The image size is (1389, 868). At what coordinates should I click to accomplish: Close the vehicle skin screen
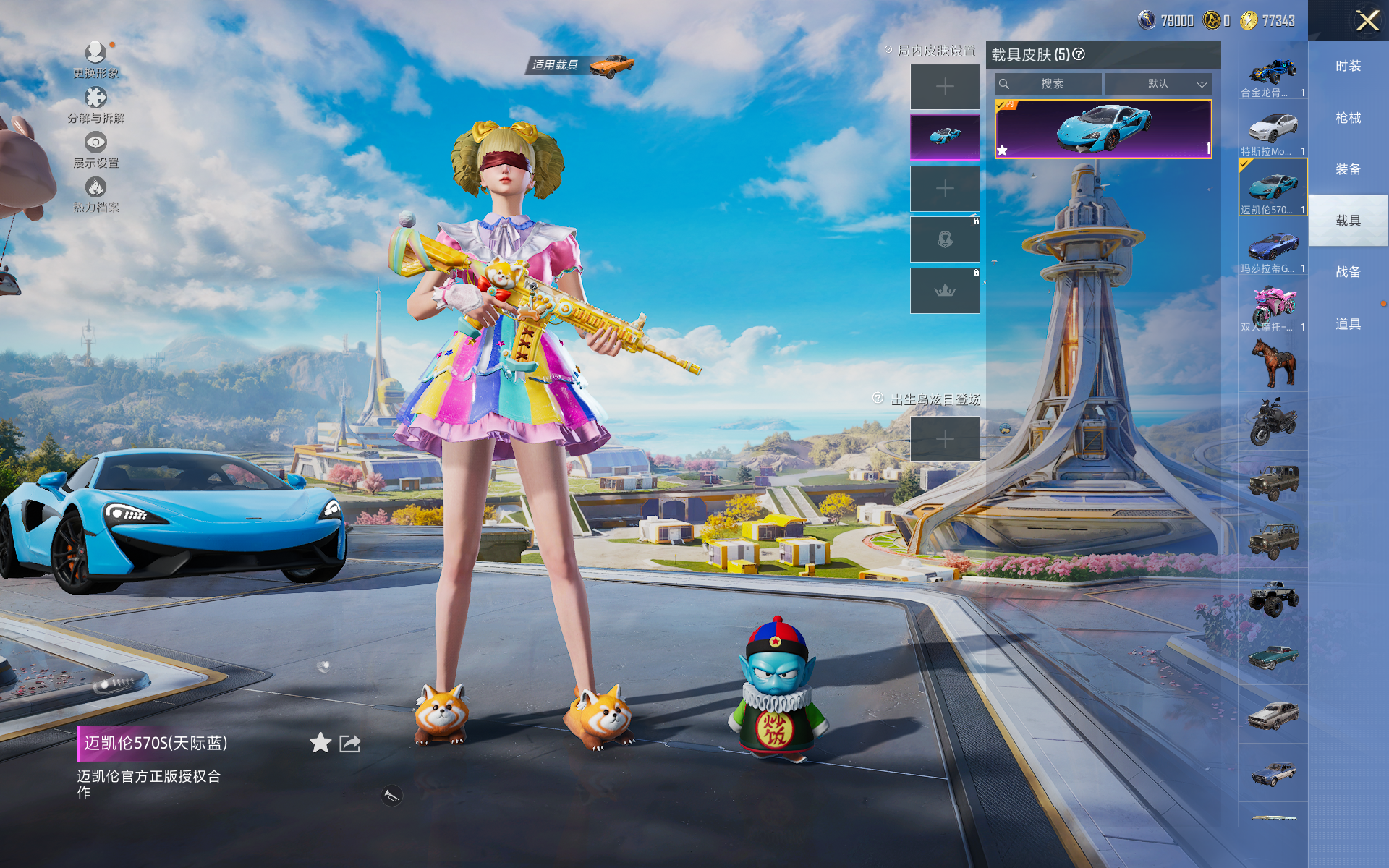[x=1366, y=20]
